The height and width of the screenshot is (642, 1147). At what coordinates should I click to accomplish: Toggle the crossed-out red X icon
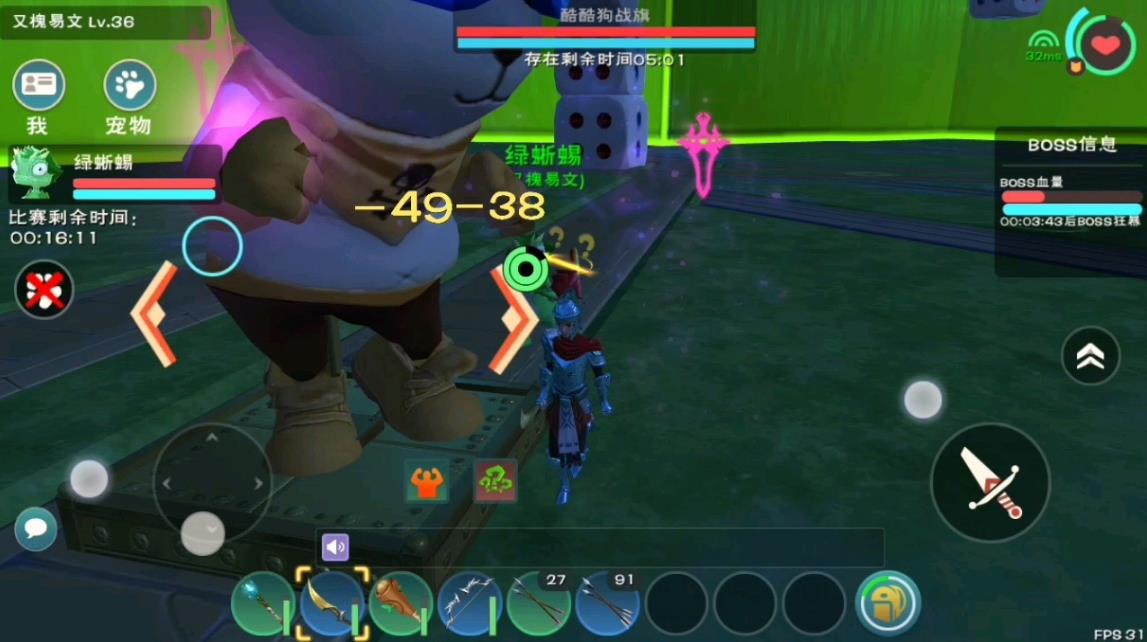coord(43,290)
